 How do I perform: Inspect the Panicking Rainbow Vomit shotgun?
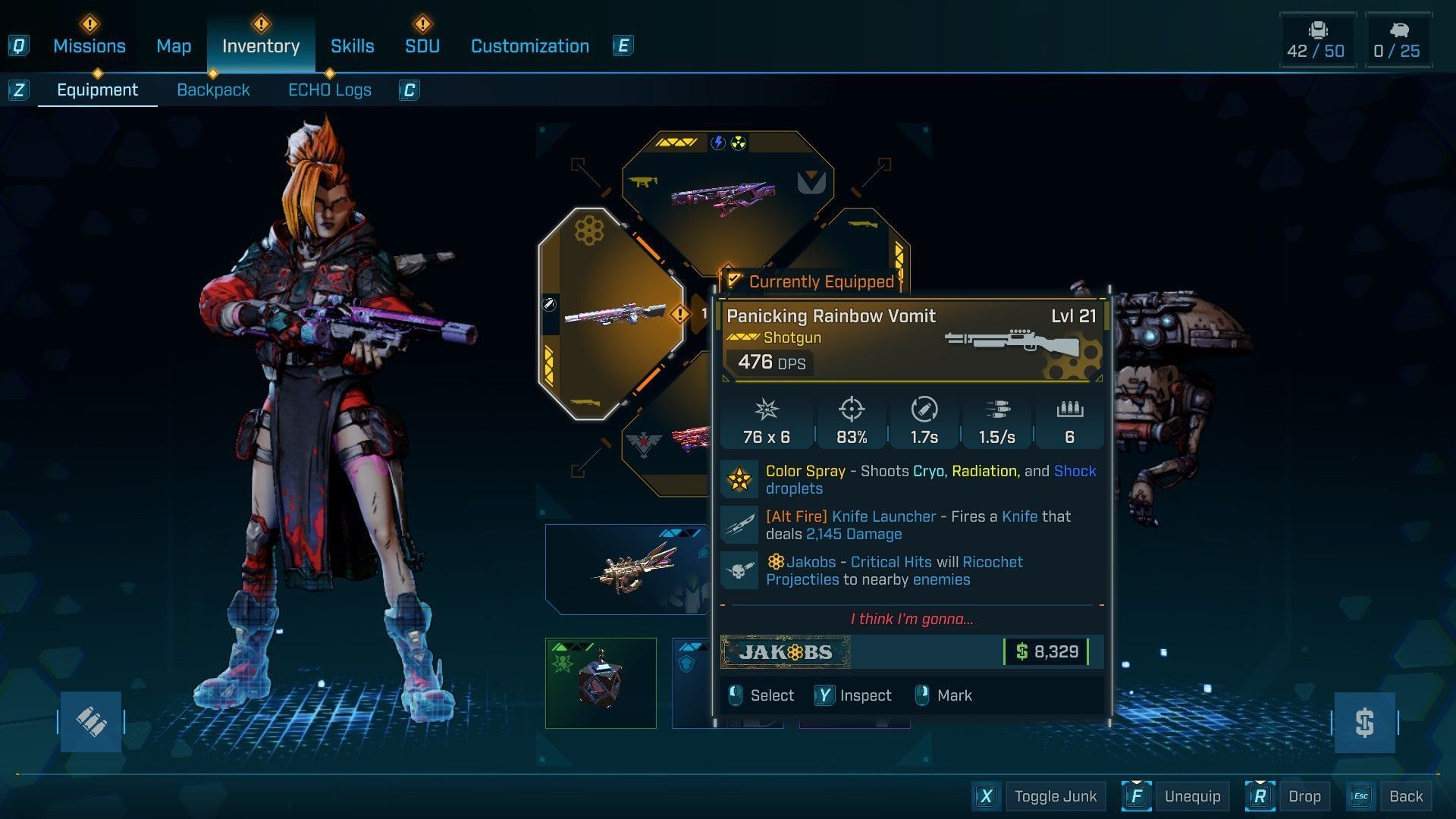[x=864, y=695]
